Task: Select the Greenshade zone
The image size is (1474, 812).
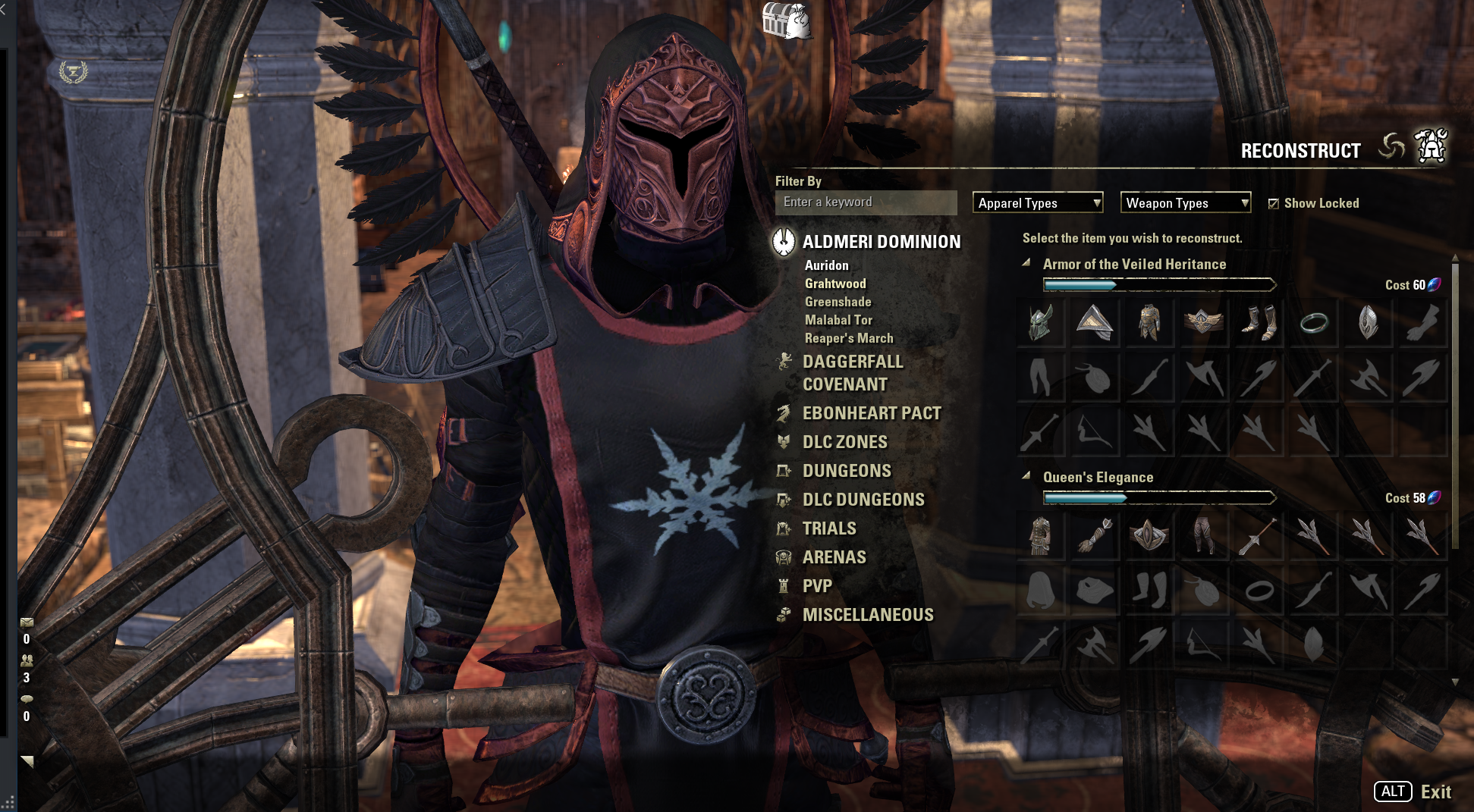Action: coord(838,302)
